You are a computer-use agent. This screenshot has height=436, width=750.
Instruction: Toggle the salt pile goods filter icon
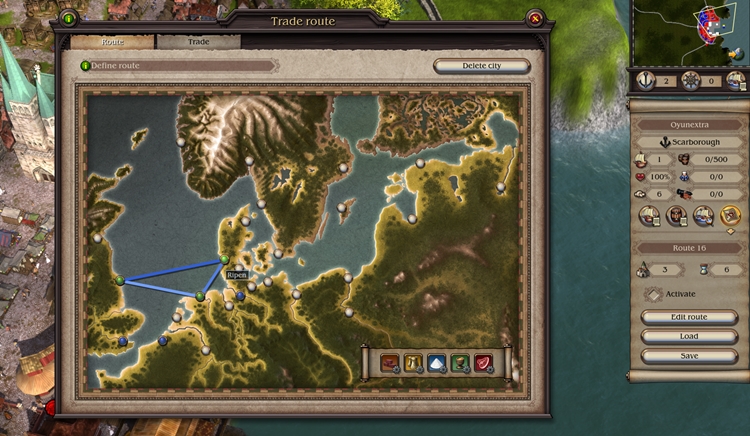click(x=436, y=364)
